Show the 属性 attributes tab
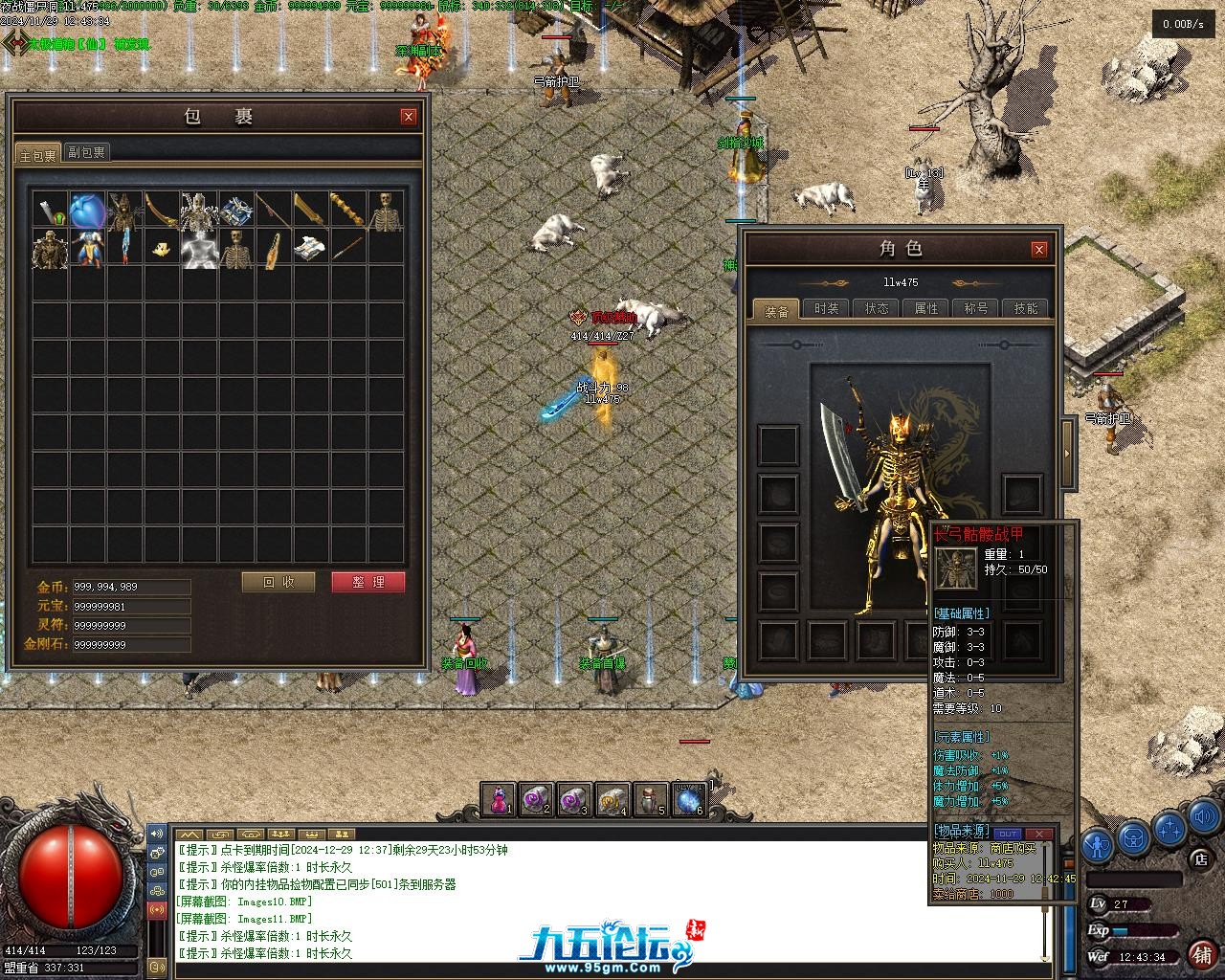The height and width of the screenshot is (980, 1225). coord(926,308)
